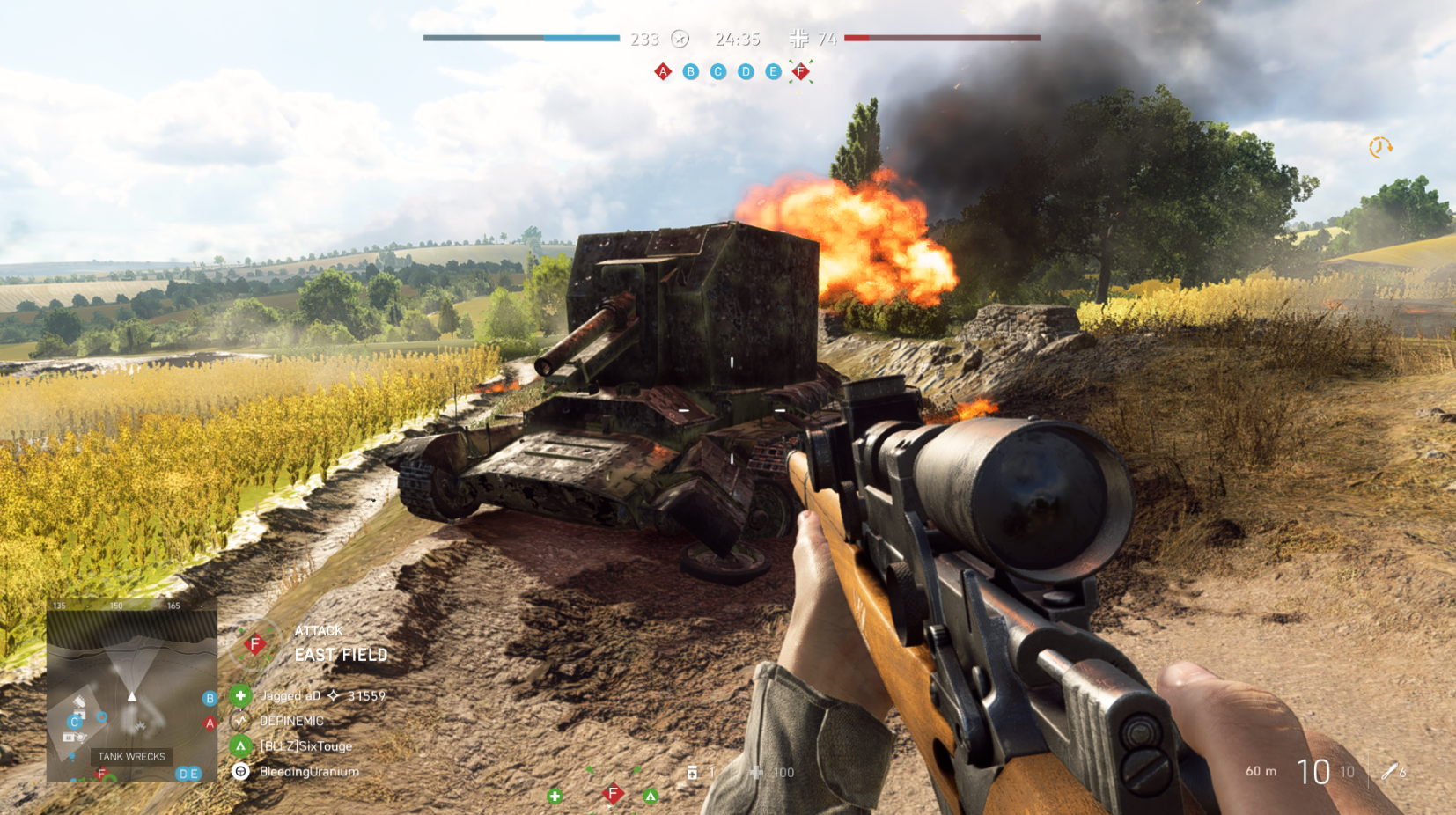Click the red F compass marker
Screen dimensions: 1456x815
tap(613, 795)
